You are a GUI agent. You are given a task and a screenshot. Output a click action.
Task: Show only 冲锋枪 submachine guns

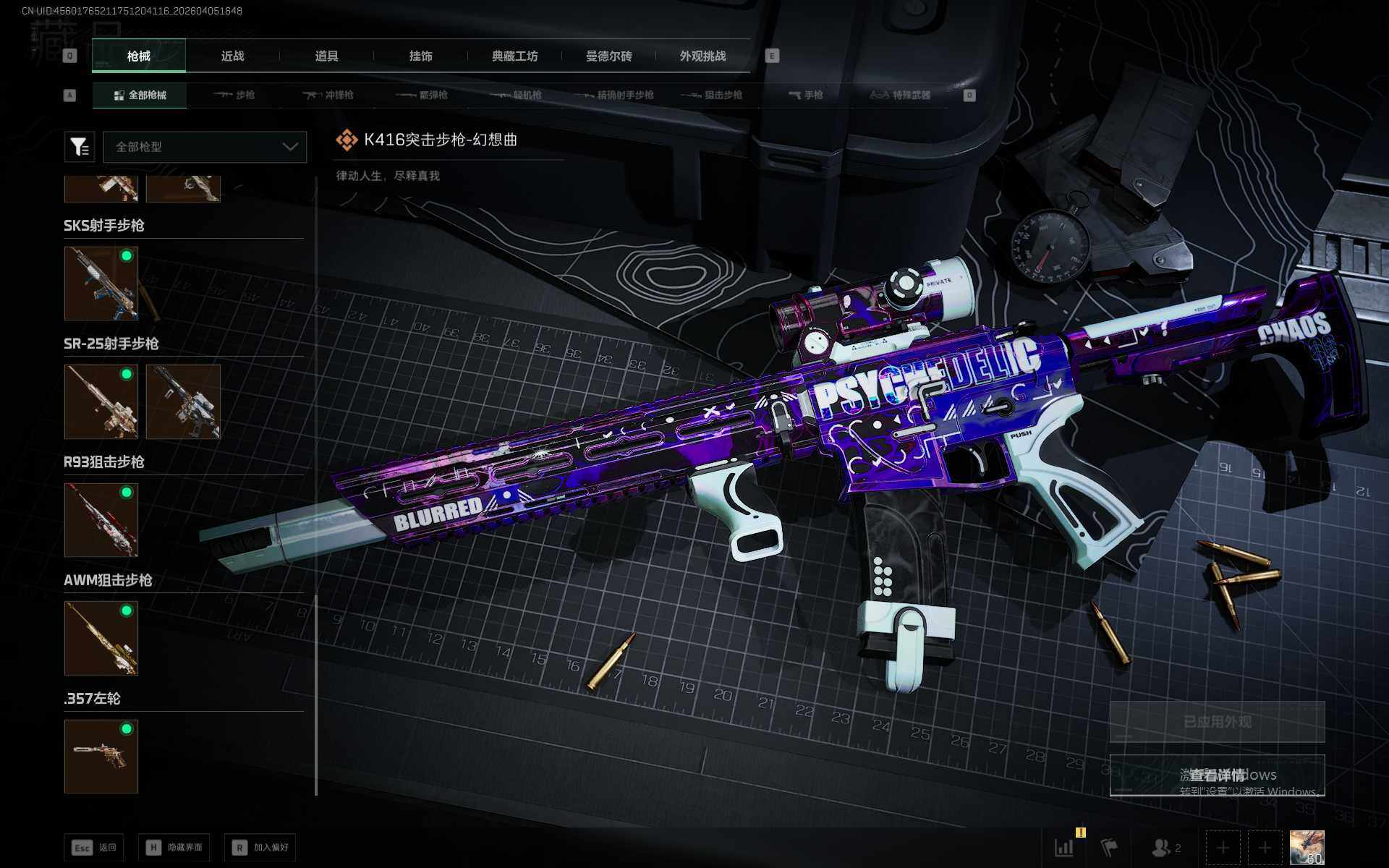click(x=328, y=95)
